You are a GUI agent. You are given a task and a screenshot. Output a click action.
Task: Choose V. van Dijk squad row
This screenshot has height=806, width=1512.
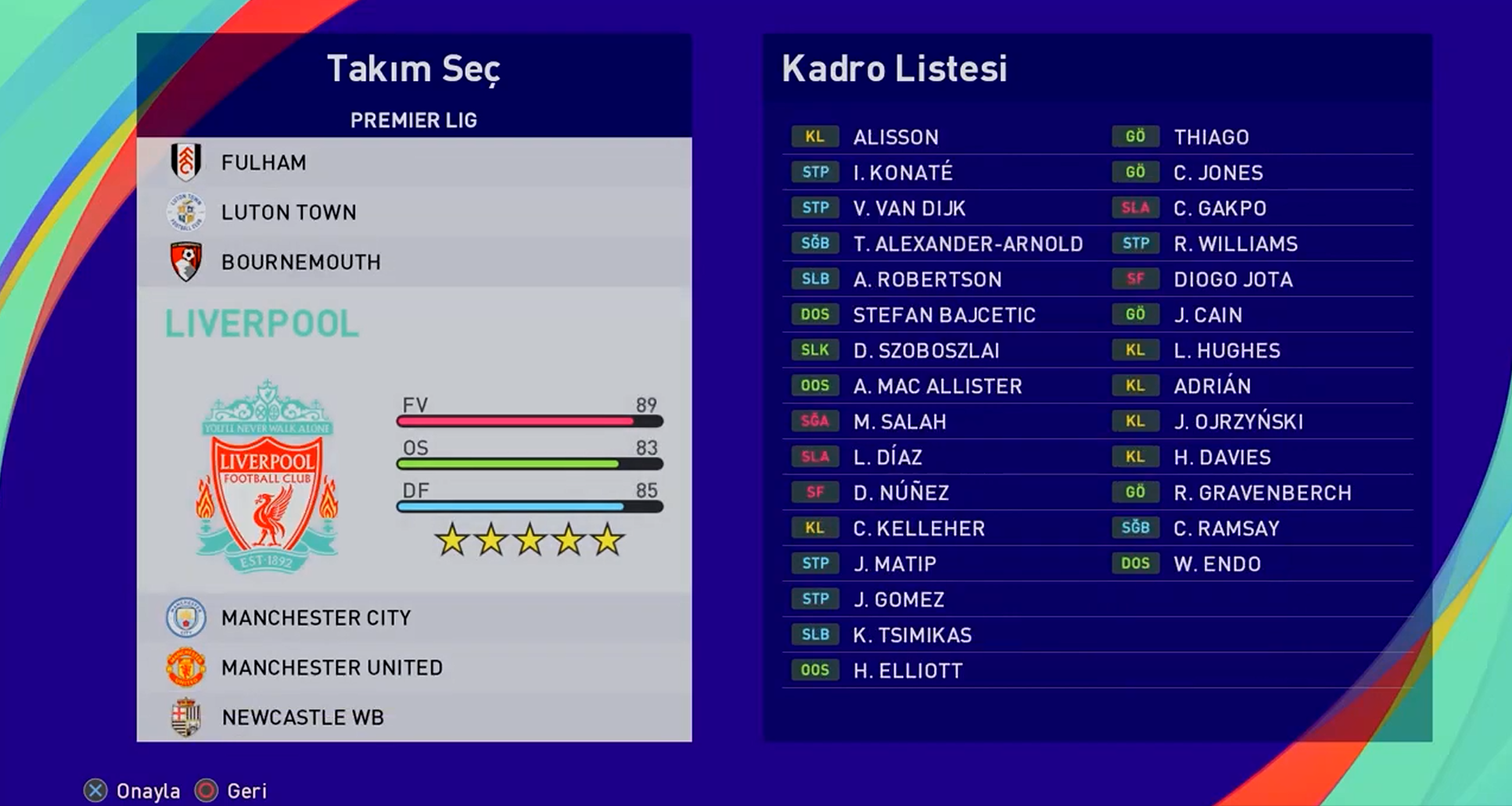[x=909, y=209]
